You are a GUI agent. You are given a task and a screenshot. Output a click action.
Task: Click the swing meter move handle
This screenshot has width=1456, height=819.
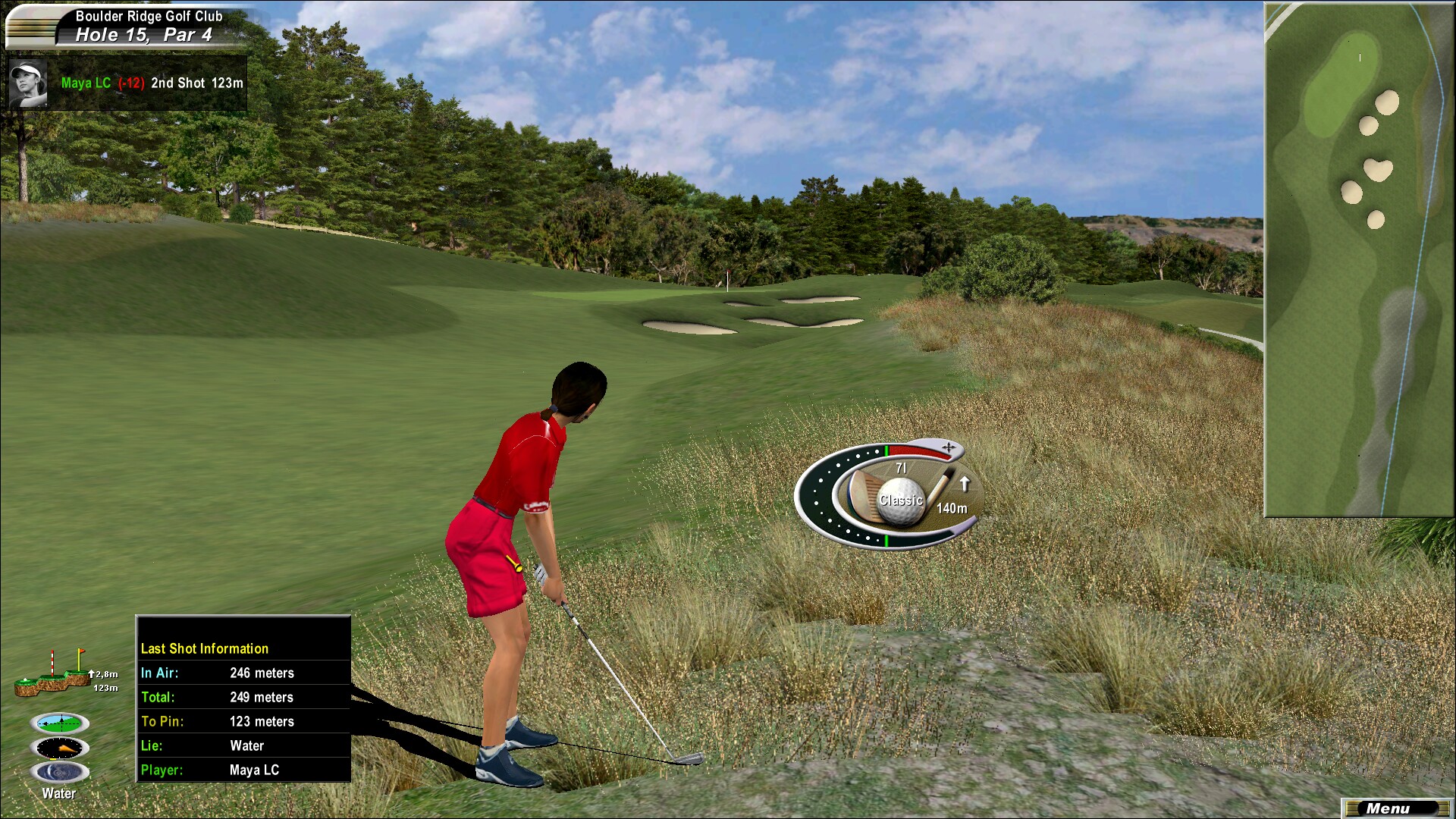[948, 447]
